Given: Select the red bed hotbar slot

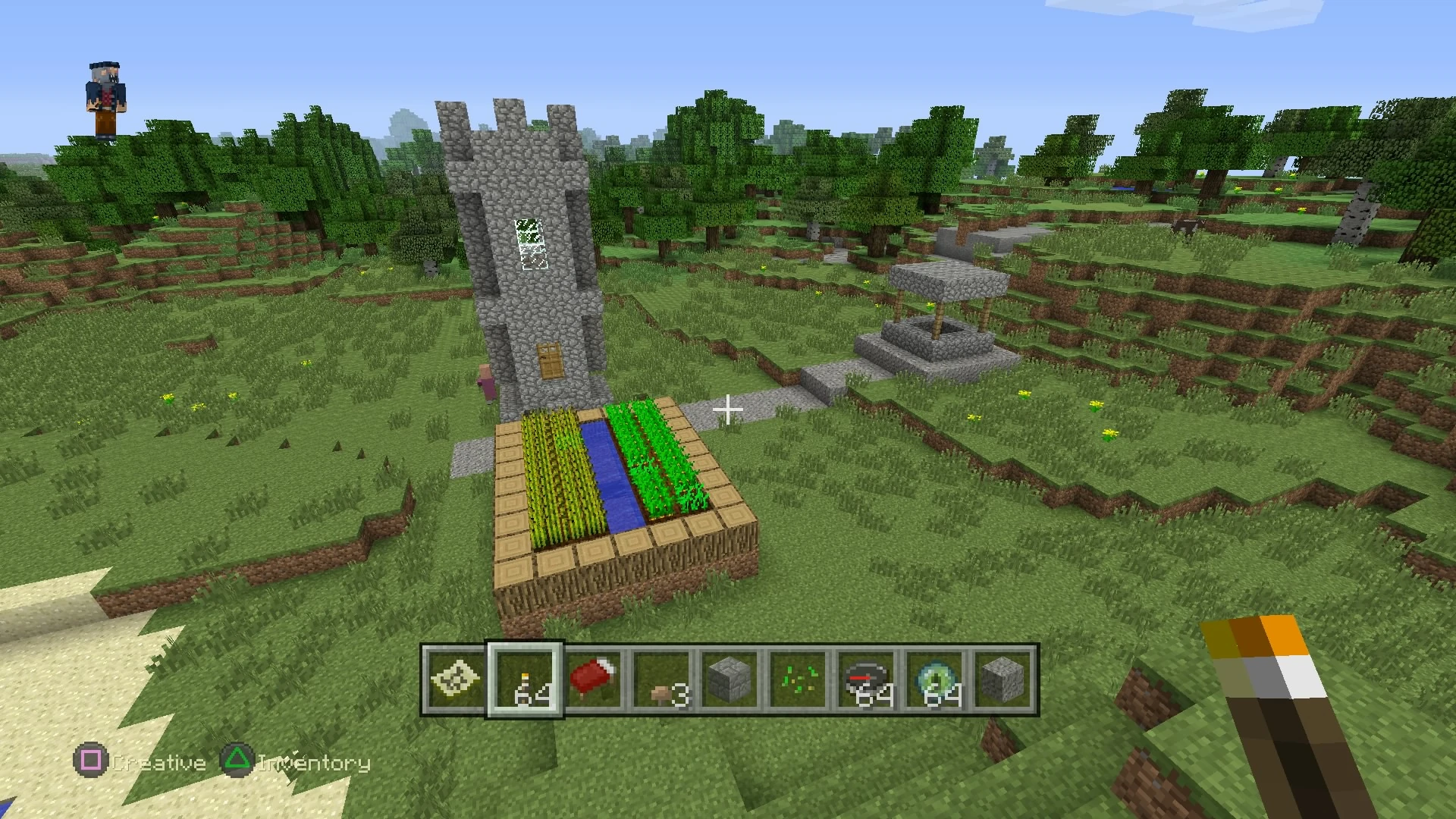Looking at the screenshot, I should click(x=594, y=680).
